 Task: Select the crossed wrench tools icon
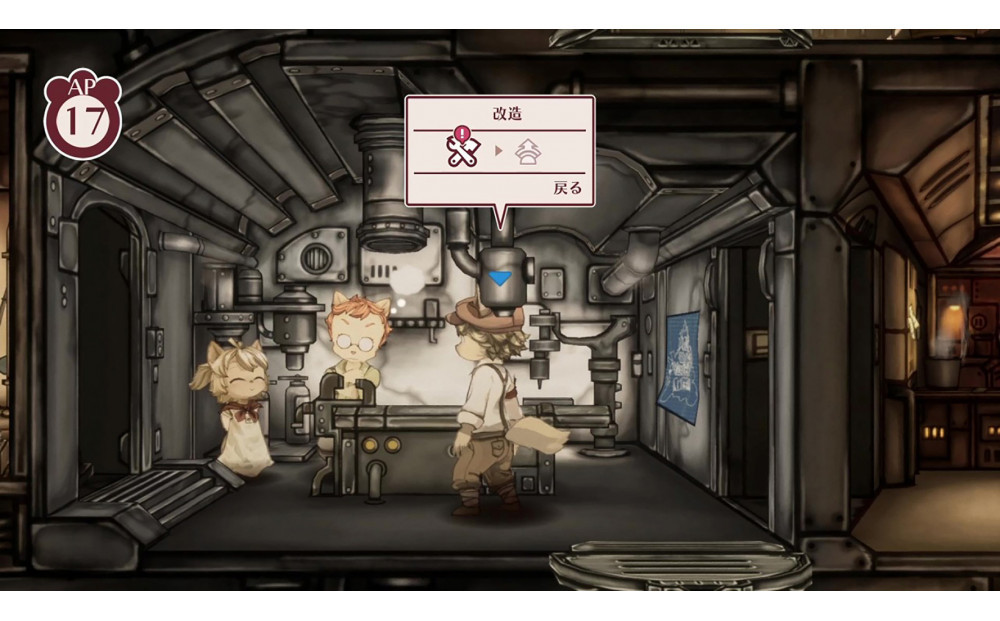click(463, 151)
